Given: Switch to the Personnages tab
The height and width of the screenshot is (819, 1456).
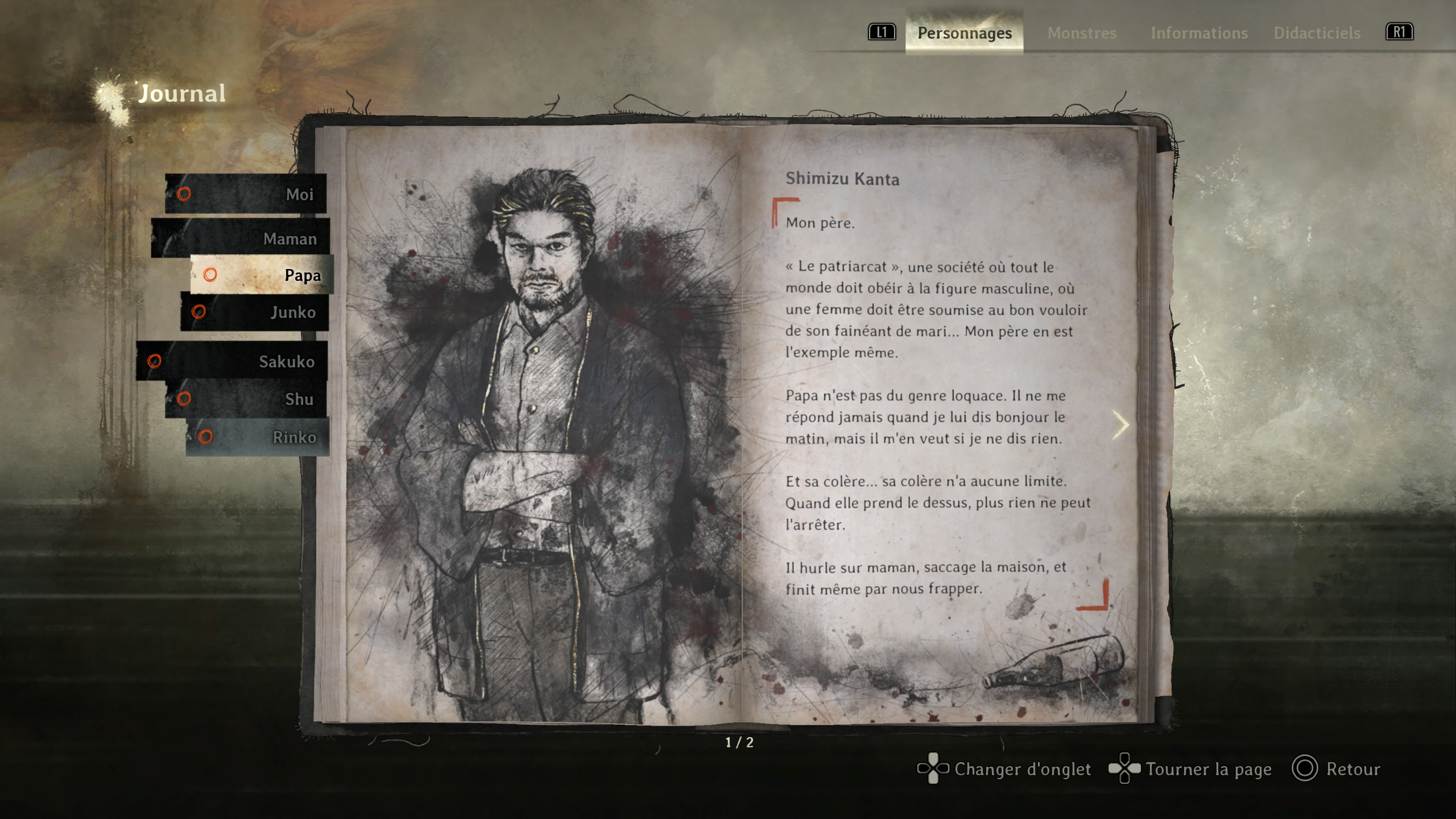Looking at the screenshot, I should click(964, 33).
